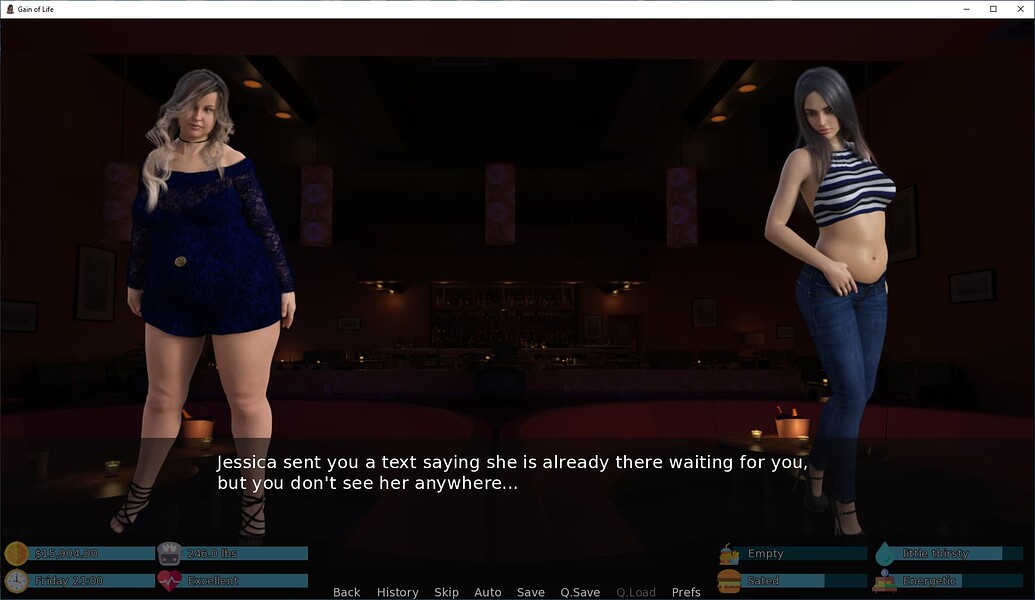Skip through the dialogue

click(x=446, y=592)
